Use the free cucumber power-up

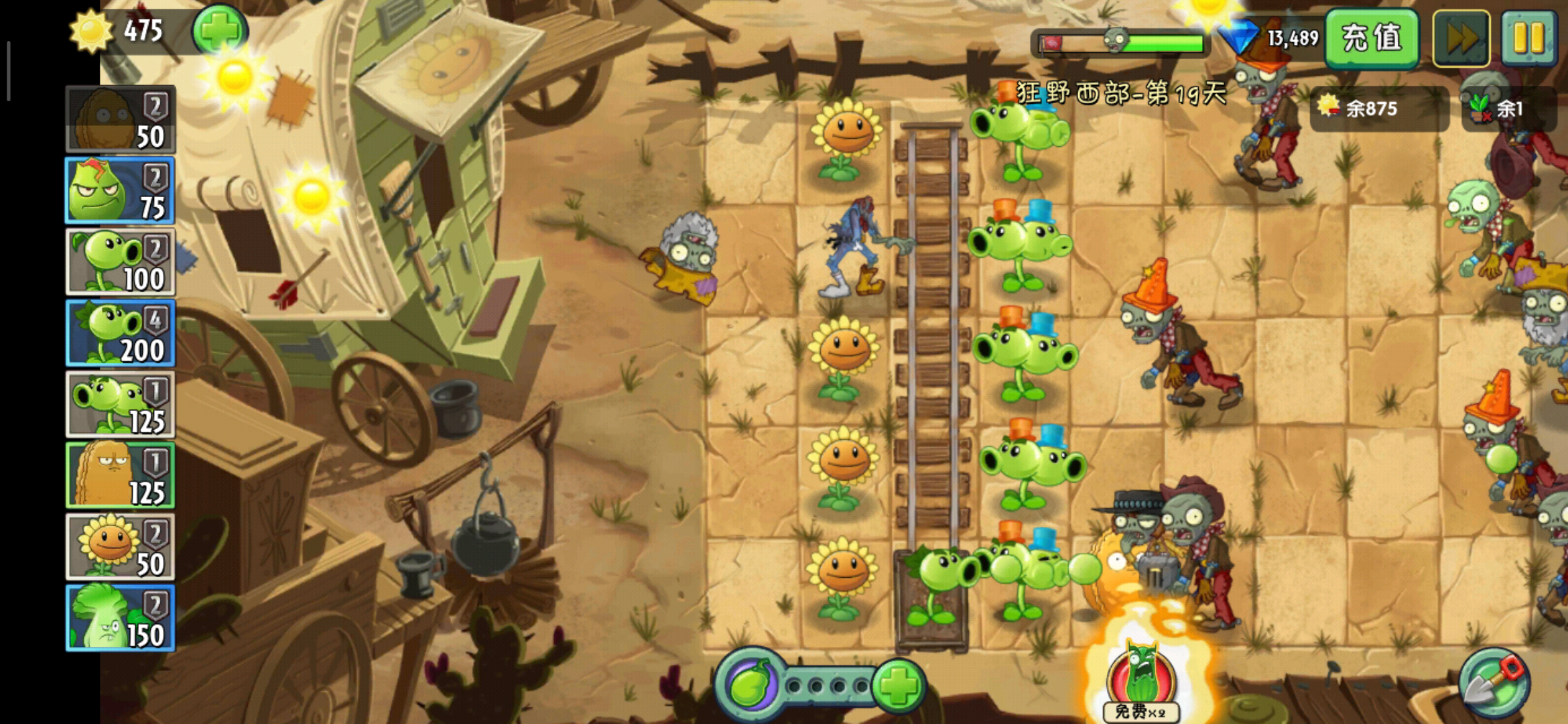1141,680
